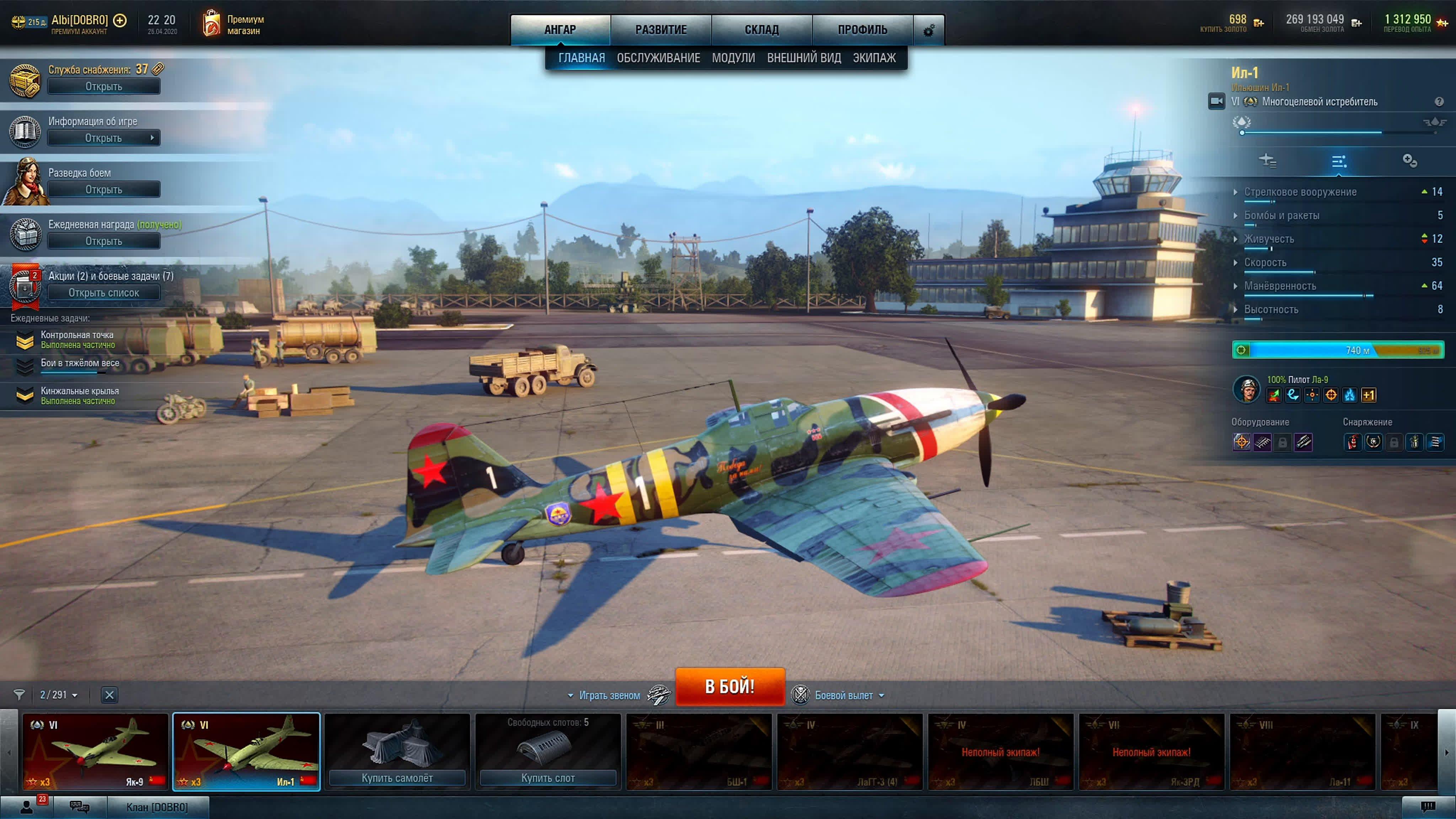The height and width of the screenshot is (819, 1456).
Task: Switch to the РАЗВИТИЕ tab
Action: [661, 30]
